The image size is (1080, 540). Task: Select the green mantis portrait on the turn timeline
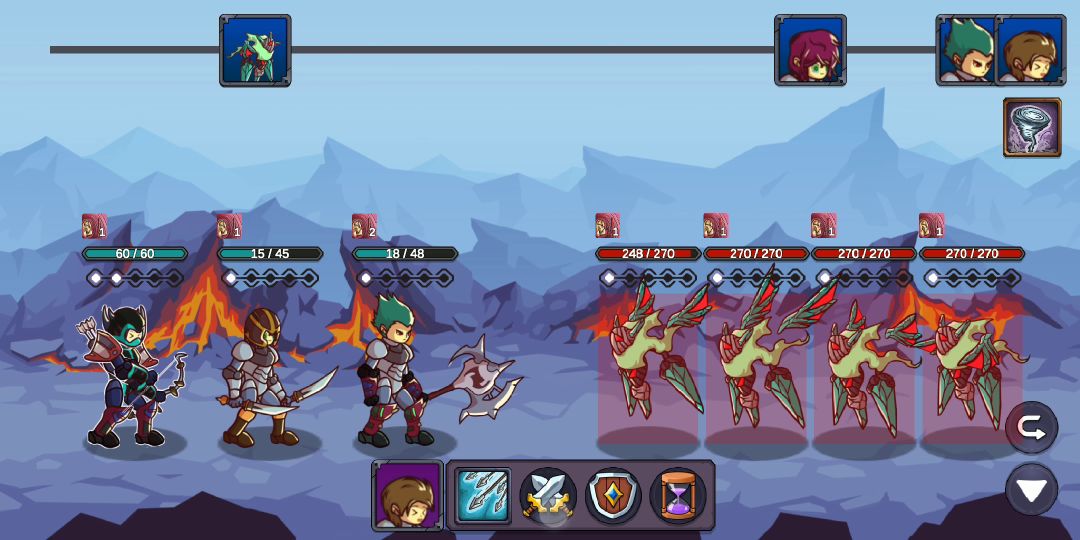tap(255, 50)
